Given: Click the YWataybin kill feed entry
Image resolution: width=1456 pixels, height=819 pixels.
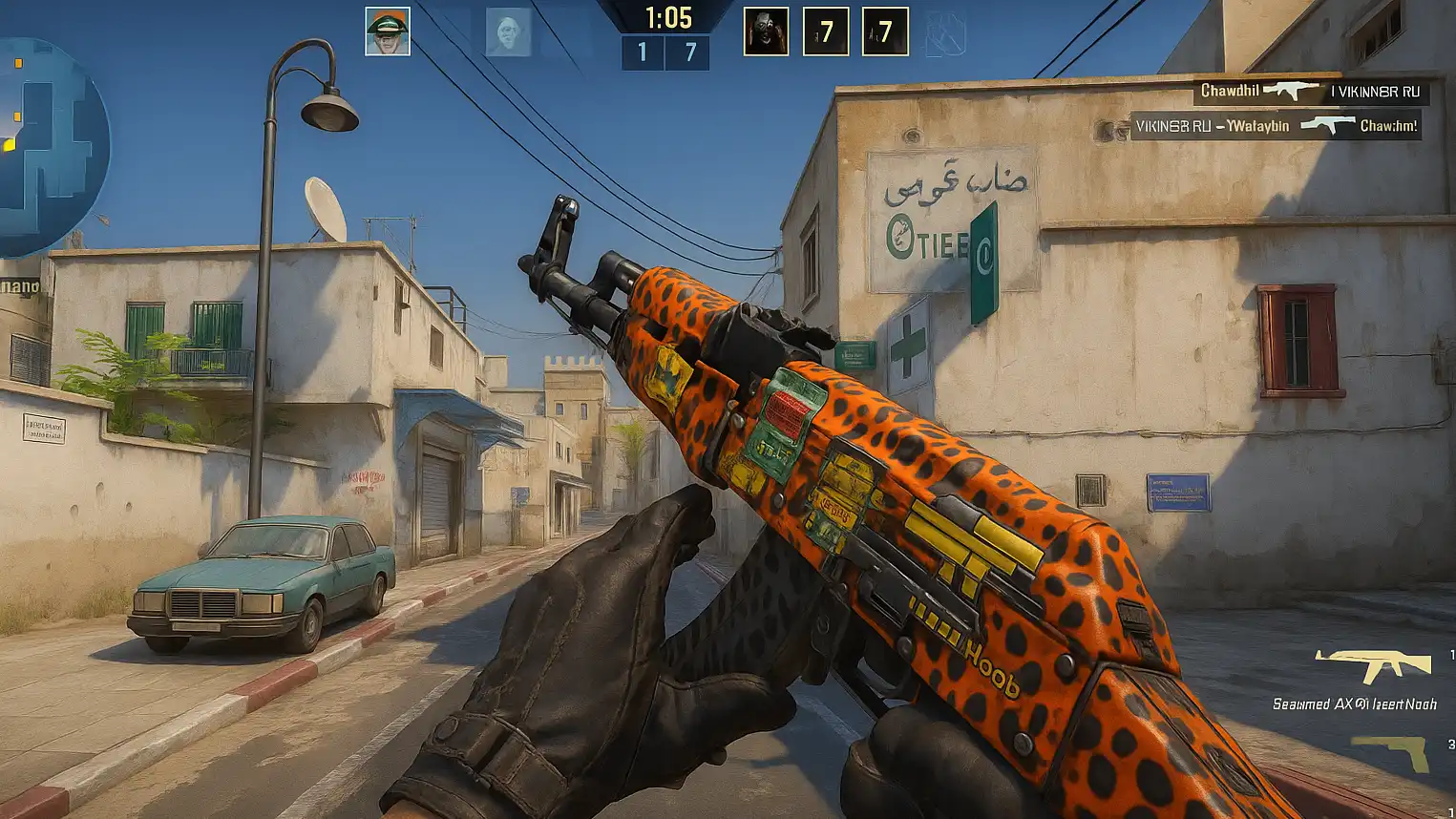Looking at the screenshot, I should tap(1276, 126).
